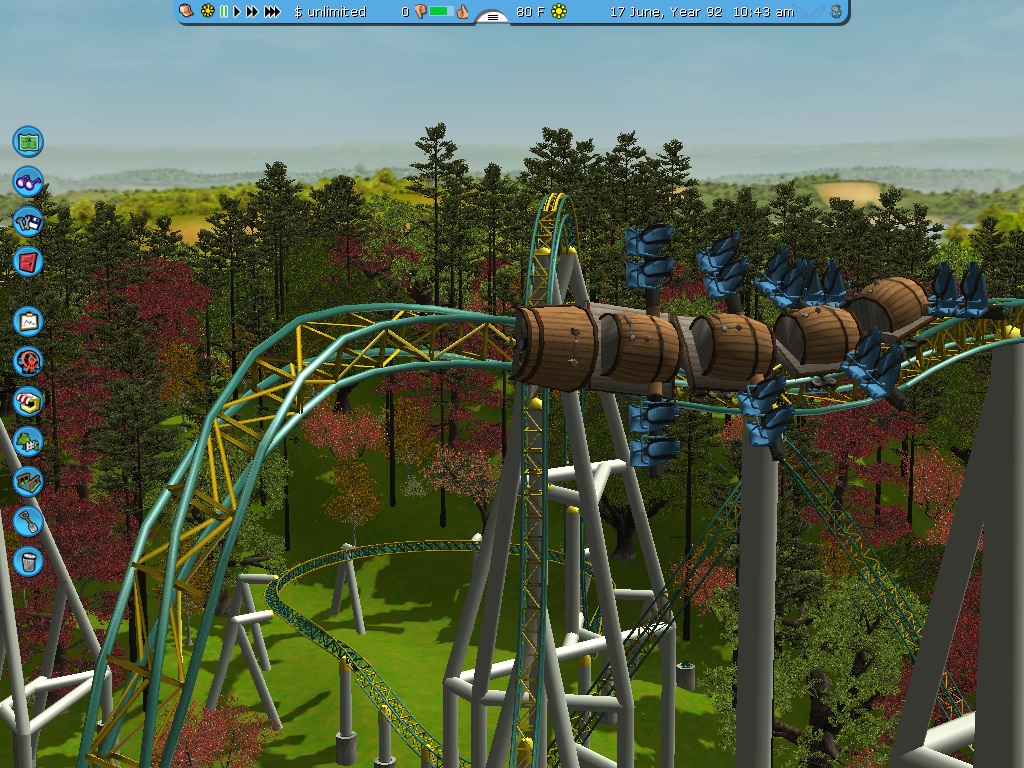
Task: Set game speed to triple fast-forward
Action: point(272,12)
